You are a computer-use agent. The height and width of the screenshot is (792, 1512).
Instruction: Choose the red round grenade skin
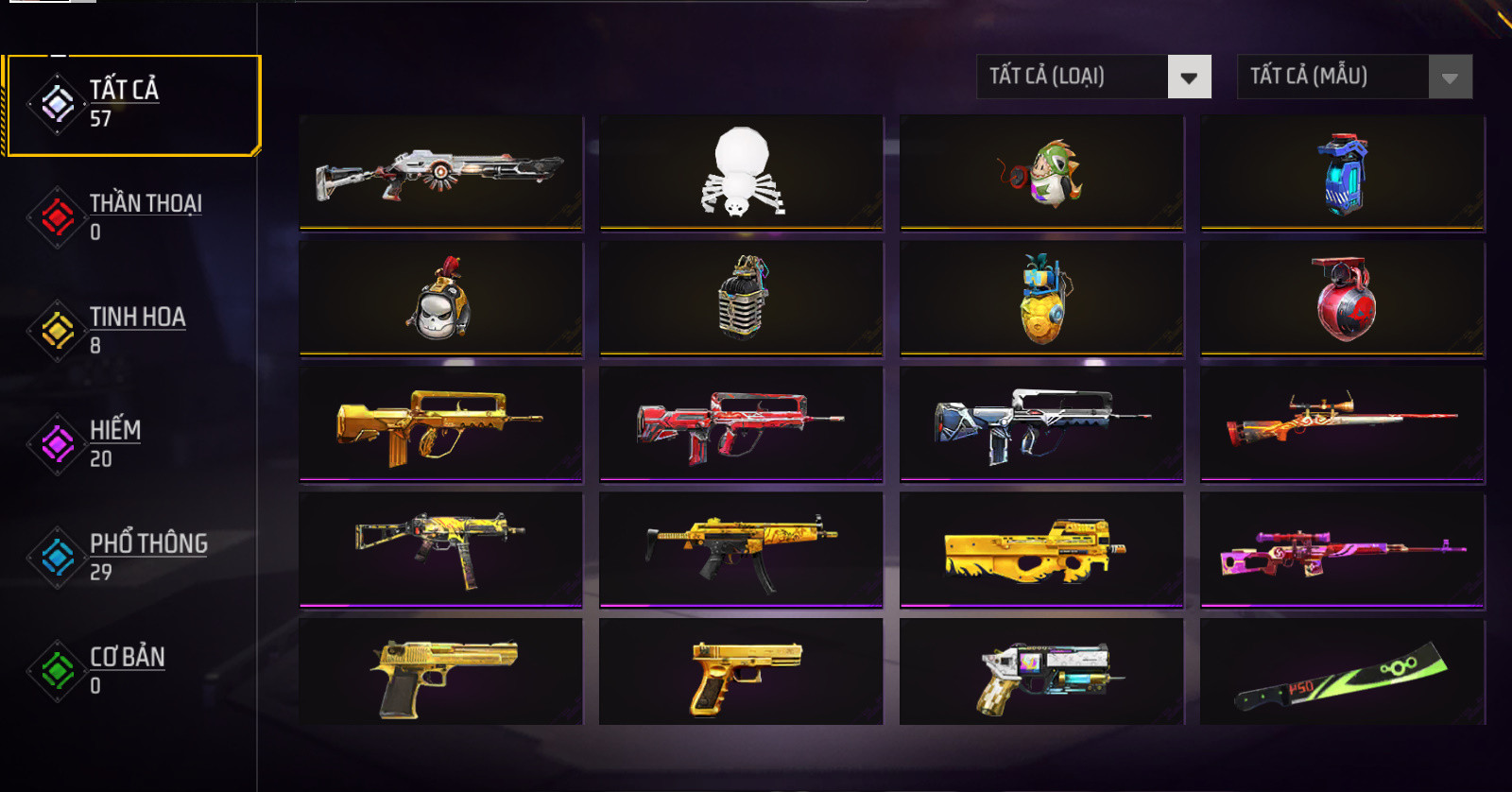(1342, 299)
